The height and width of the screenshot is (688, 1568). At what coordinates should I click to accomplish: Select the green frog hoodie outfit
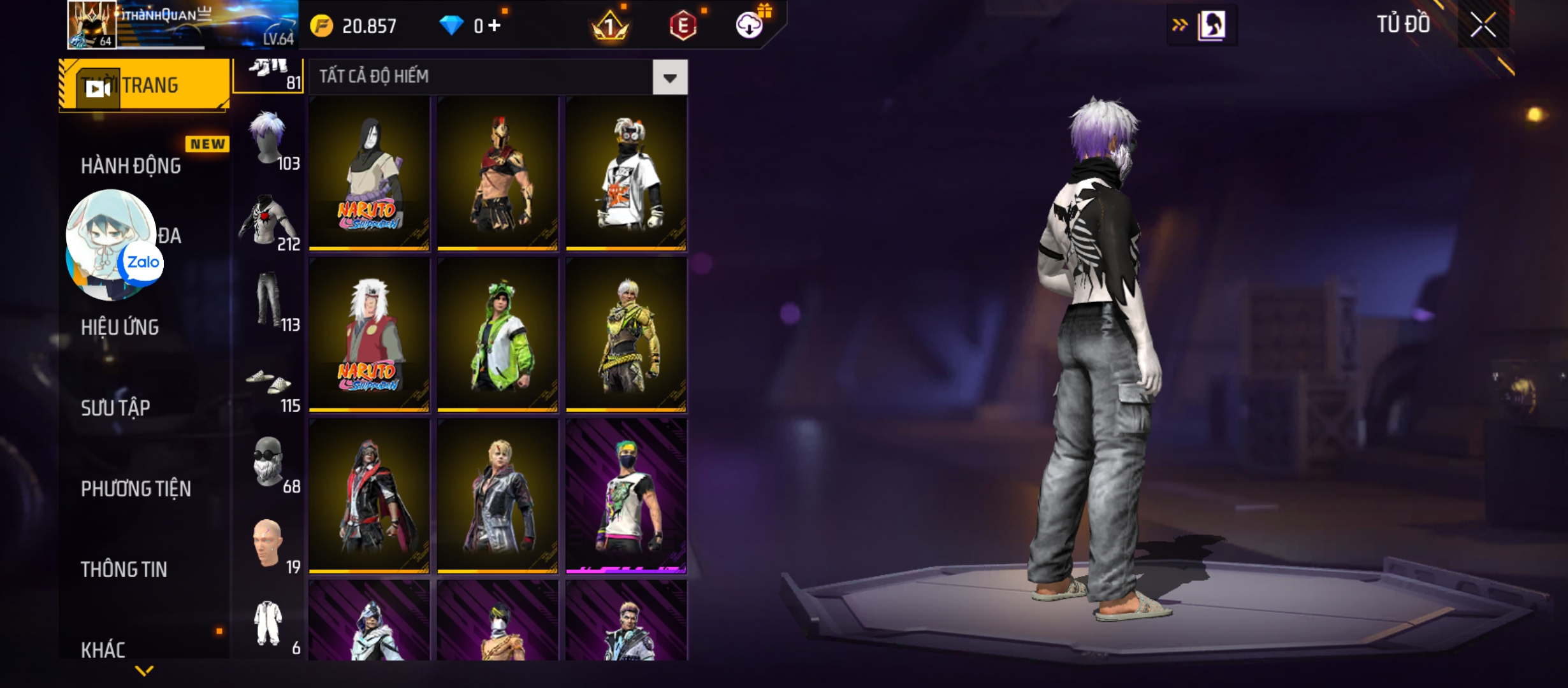pos(498,335)
